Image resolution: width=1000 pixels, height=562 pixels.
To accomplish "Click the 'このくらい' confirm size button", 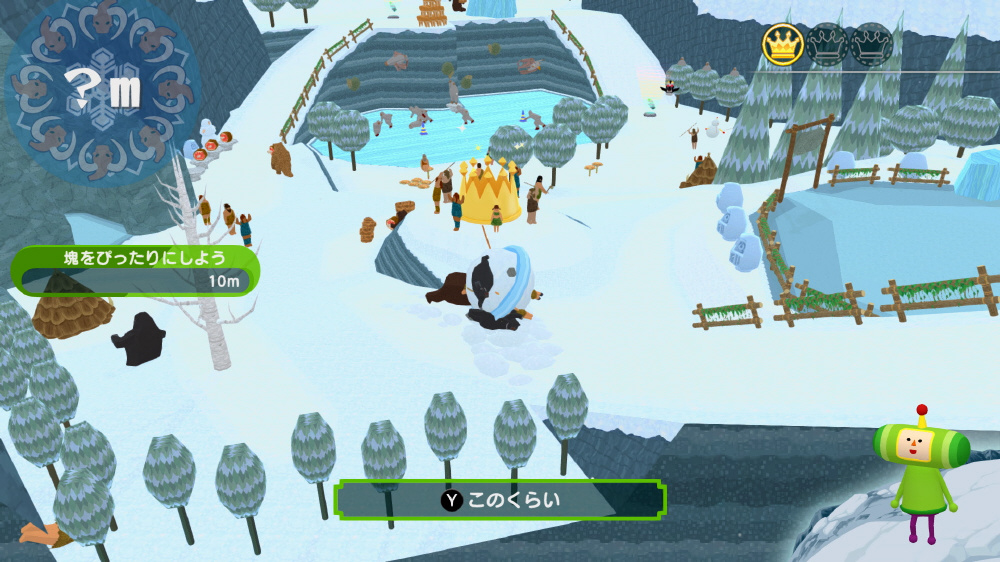I will coord(499,500).
